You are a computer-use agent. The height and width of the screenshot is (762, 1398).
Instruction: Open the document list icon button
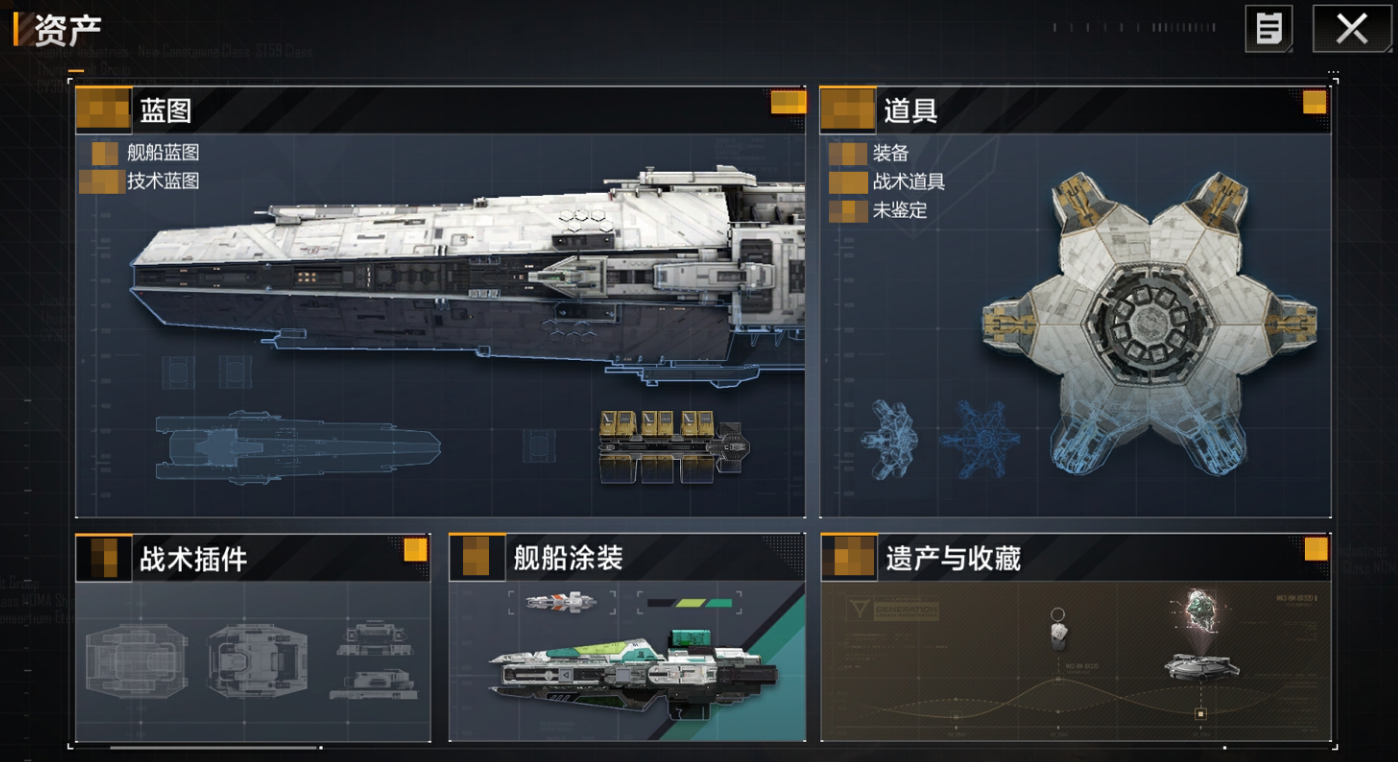[x=1268, y=29]
